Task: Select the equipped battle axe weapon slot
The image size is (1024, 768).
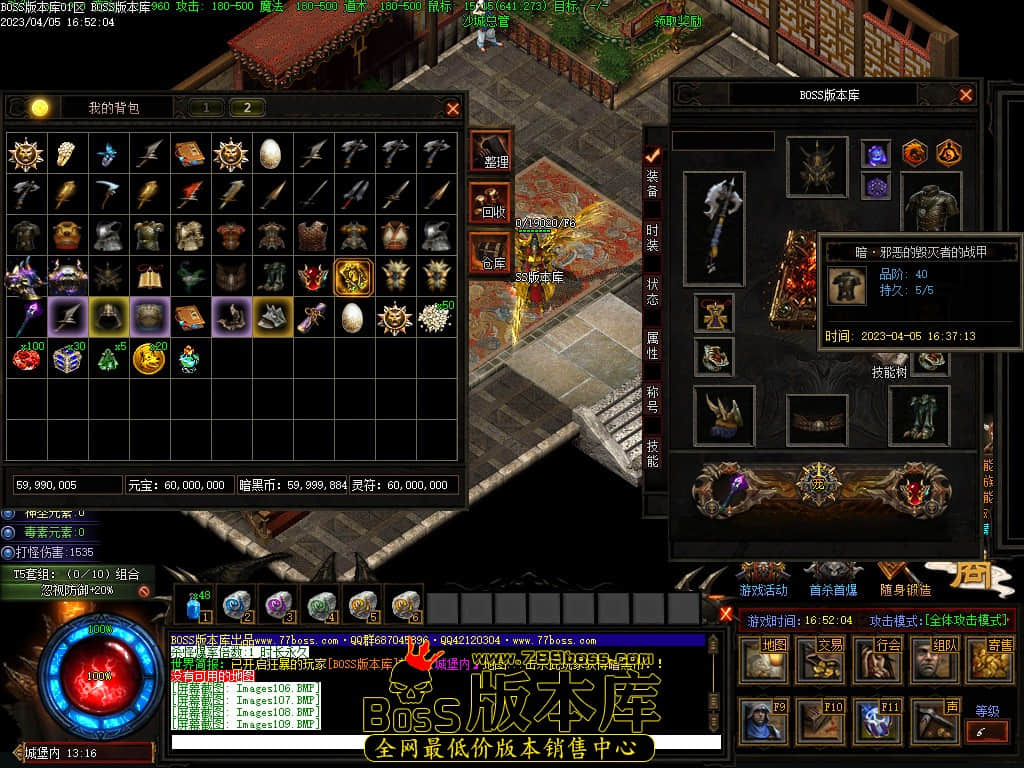Action: tap(714, 228)
